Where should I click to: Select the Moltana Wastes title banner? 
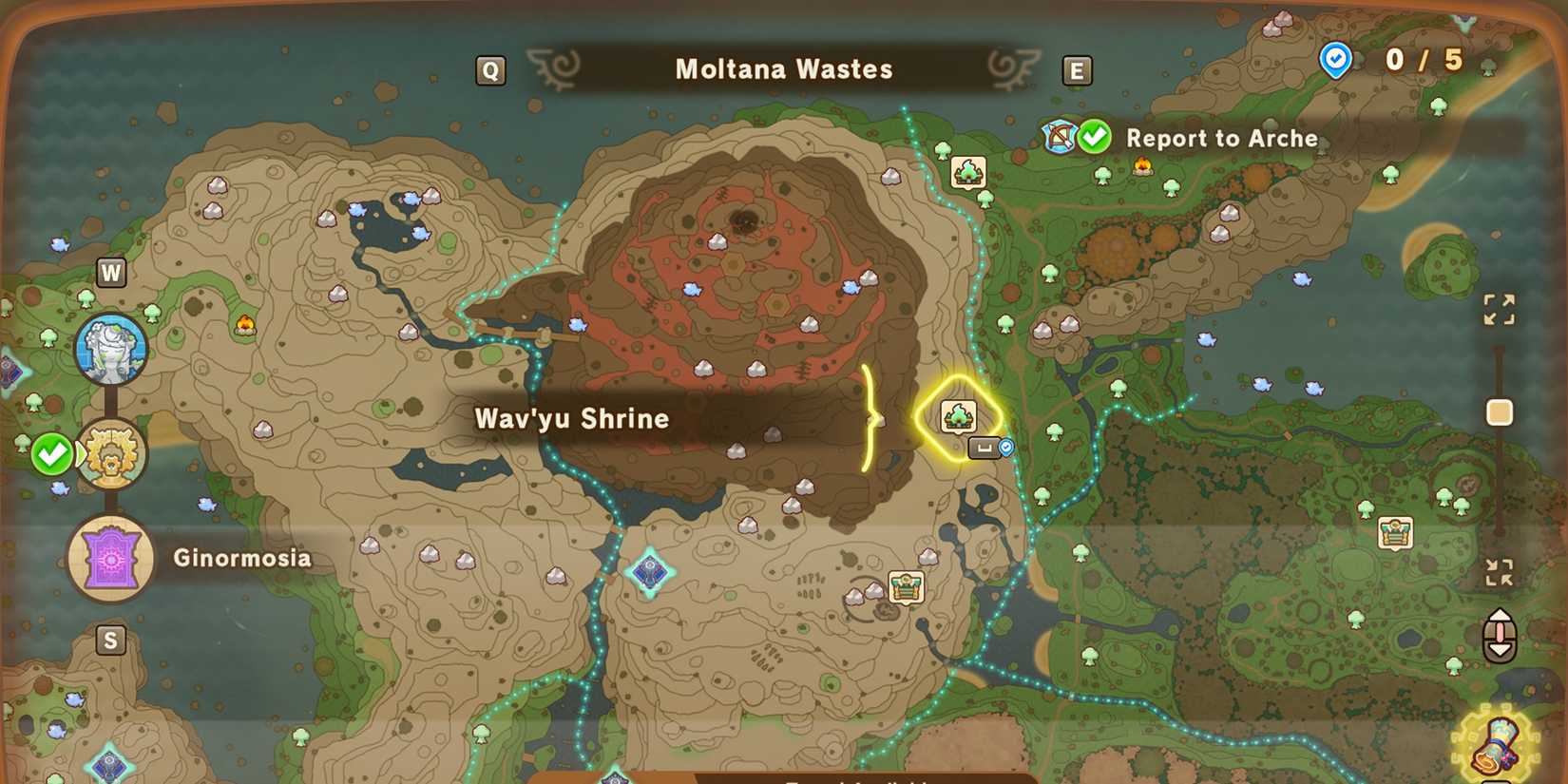tap(782, 68)
